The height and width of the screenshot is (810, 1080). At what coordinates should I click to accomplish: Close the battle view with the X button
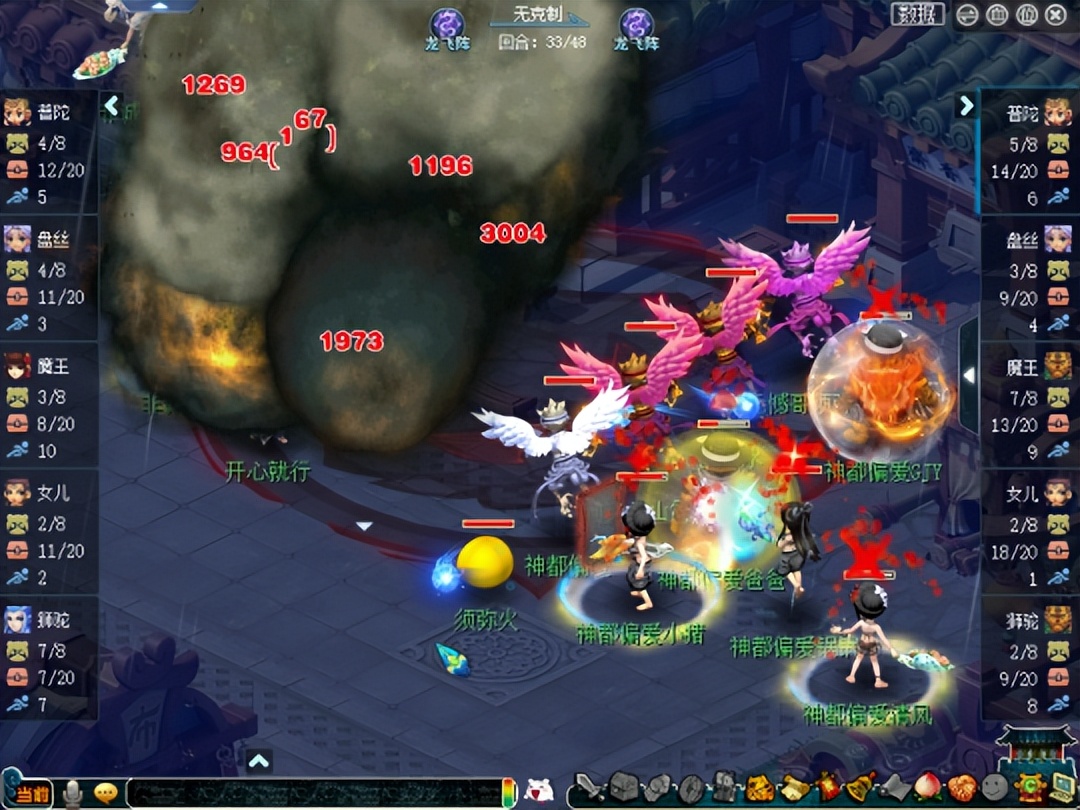click(1055, 15)
